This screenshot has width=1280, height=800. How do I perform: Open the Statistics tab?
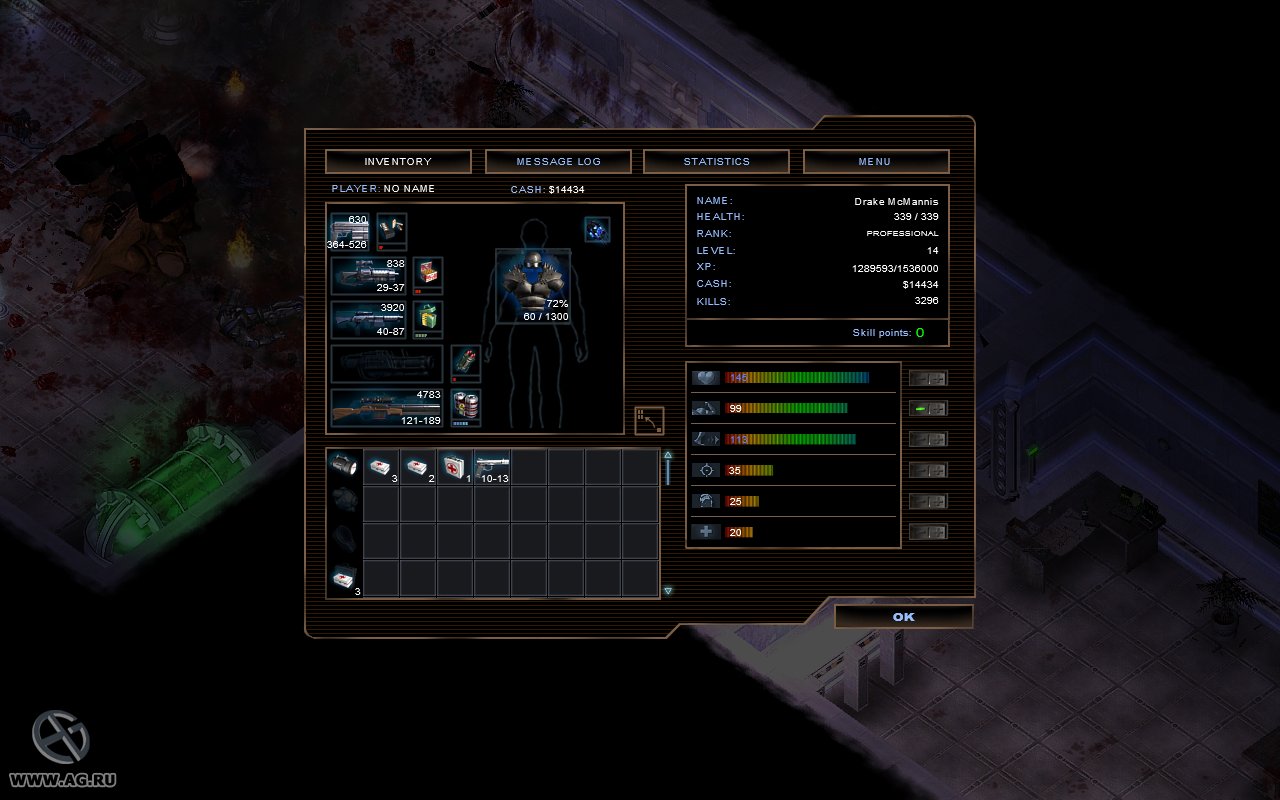(716, 161)
